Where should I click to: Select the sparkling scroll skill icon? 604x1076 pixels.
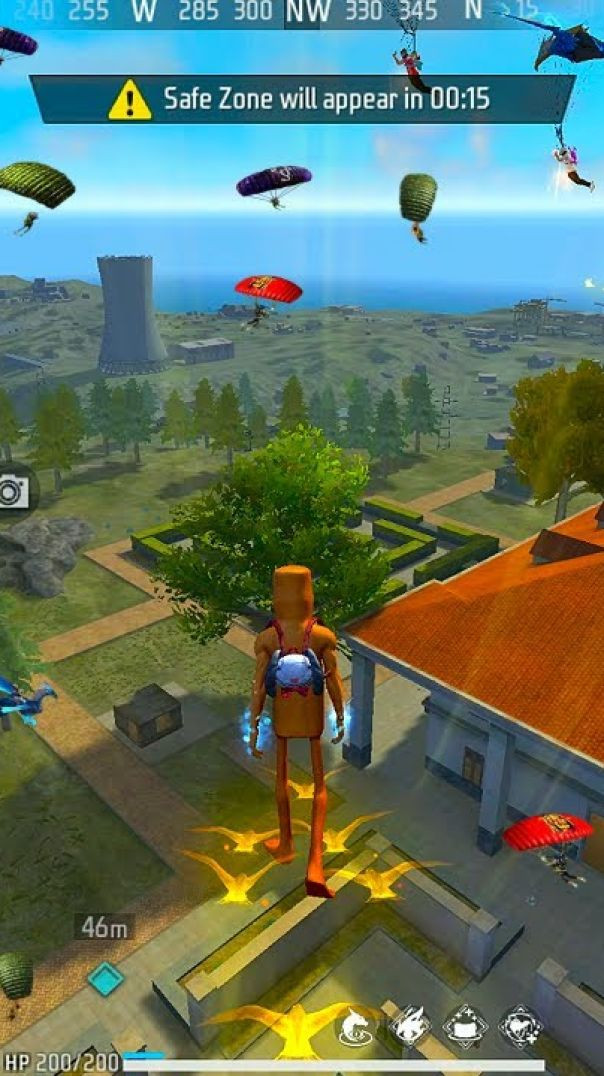(x=466, y=1026)
